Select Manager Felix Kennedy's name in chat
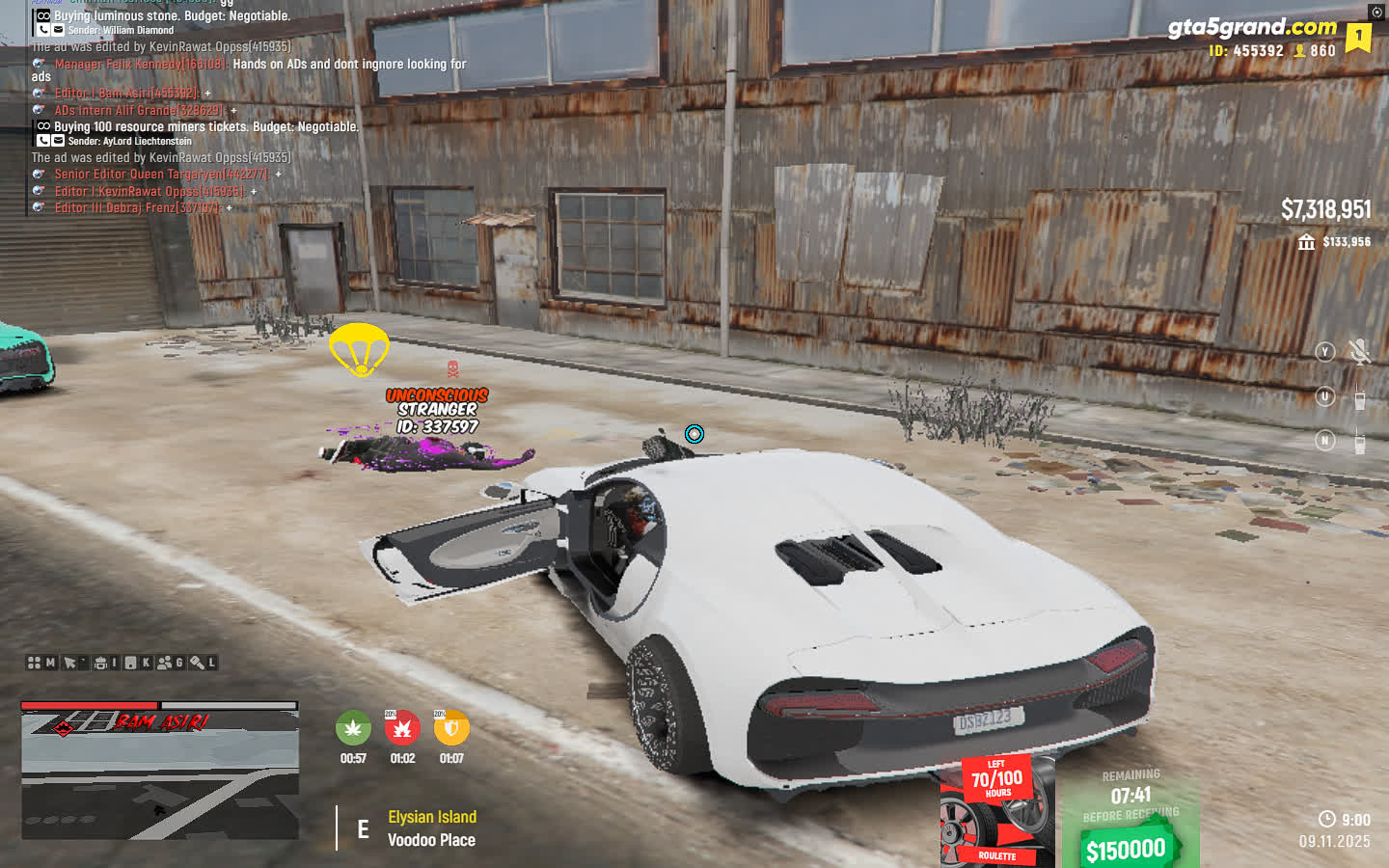The height and width of the screenshot is (868, 1389). click(x=140, y=65)
